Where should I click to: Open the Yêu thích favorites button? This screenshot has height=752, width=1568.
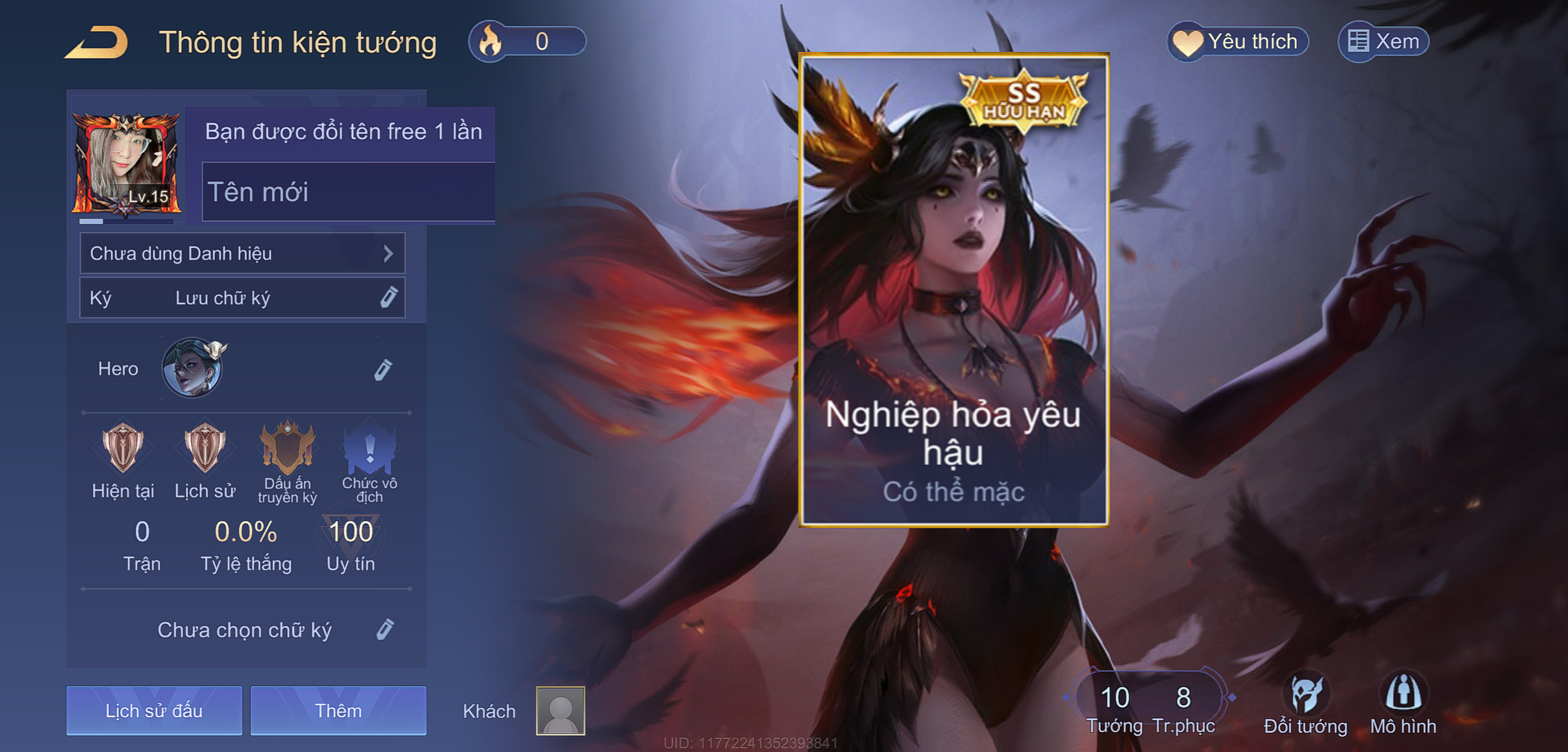click(1238, 42)
